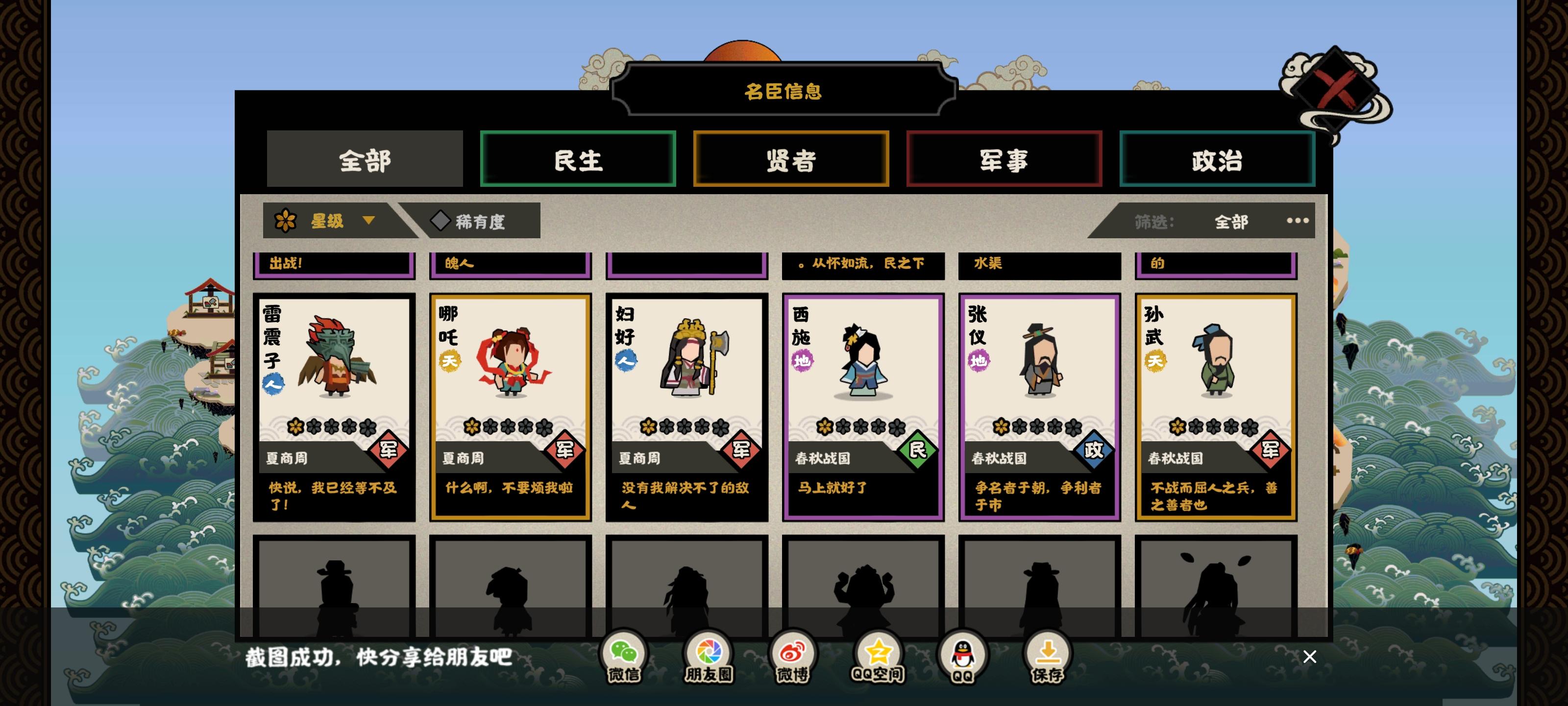View 孙武 character card details

(x=1215, y=405)
